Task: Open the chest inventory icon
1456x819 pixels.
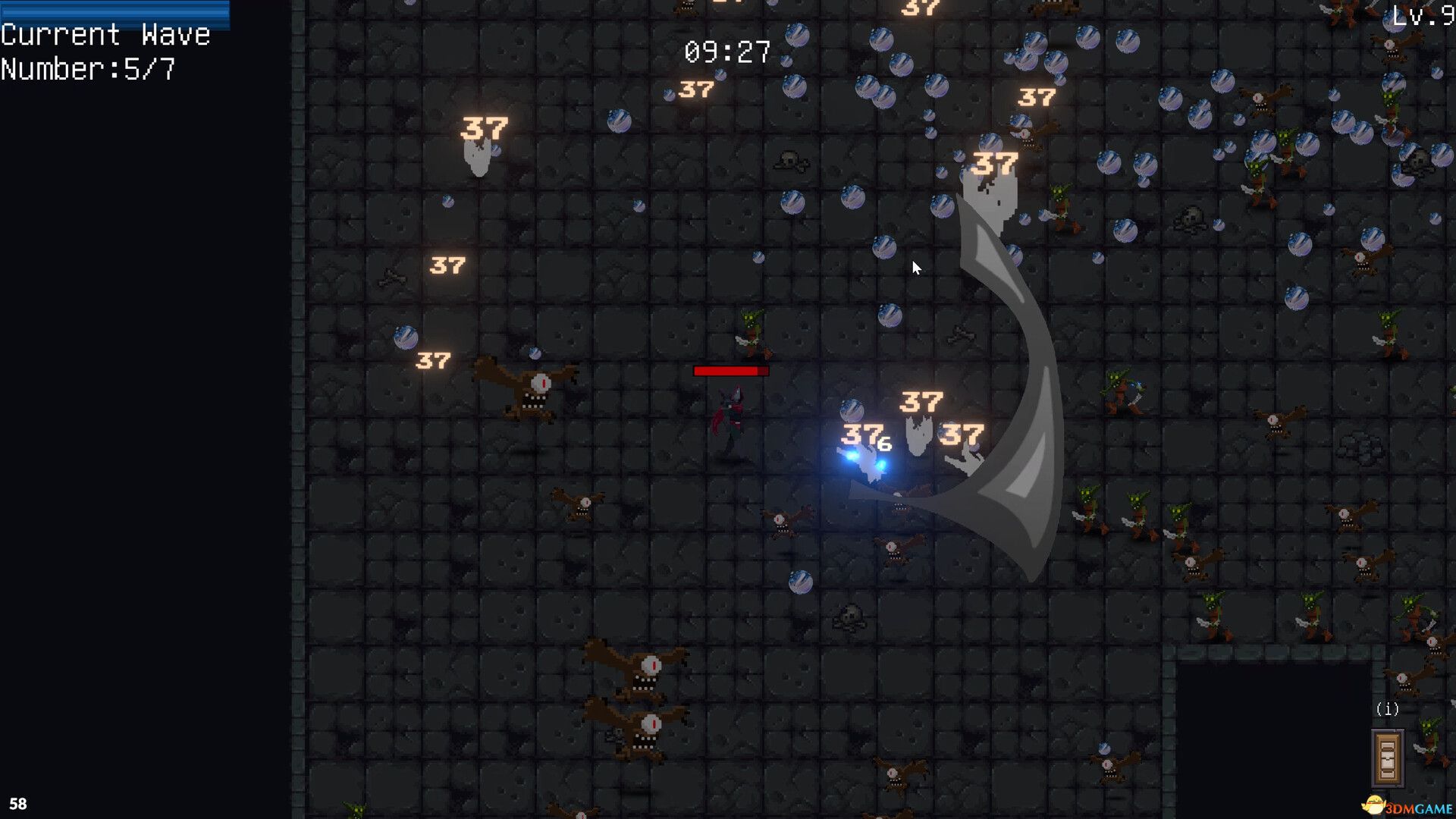Action: [1387, 758]
